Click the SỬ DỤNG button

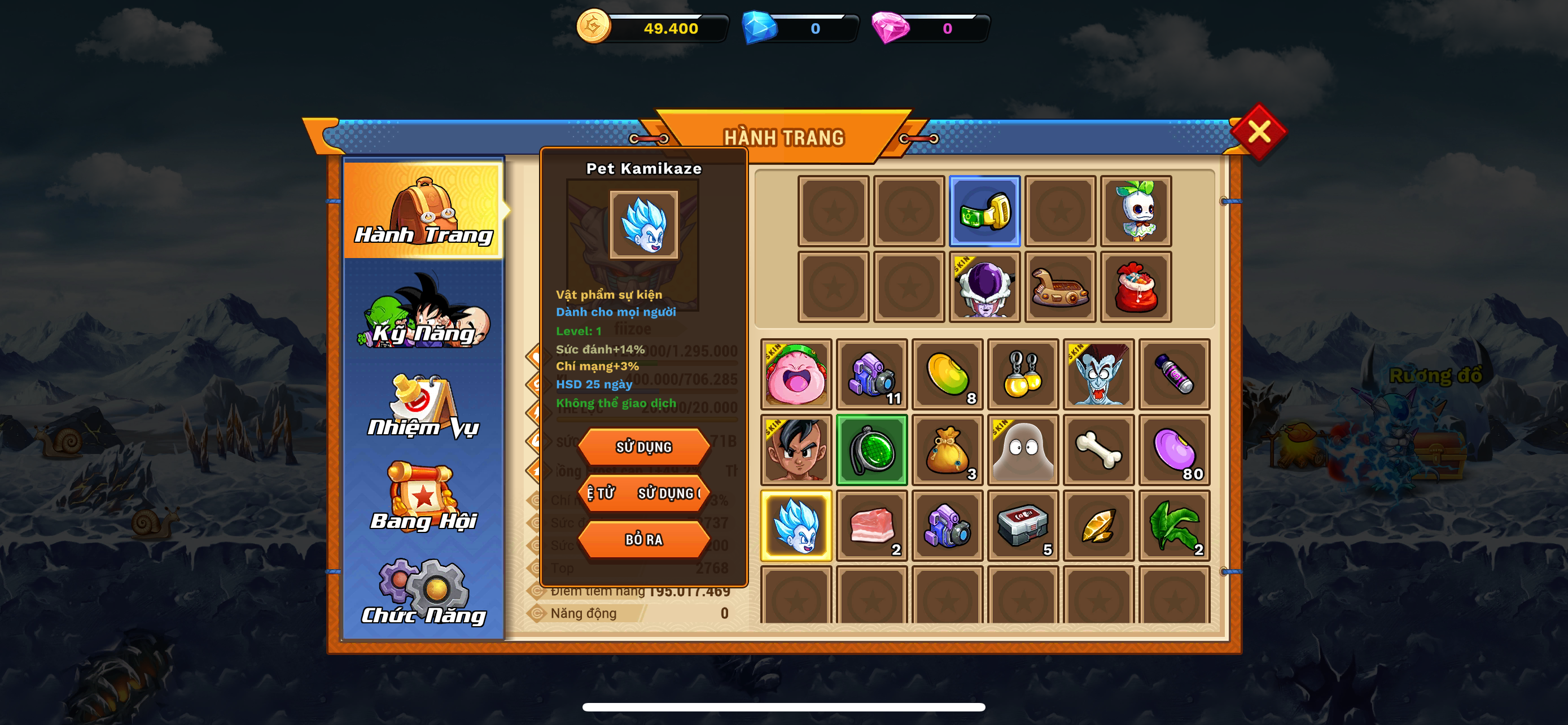[643, 447]
